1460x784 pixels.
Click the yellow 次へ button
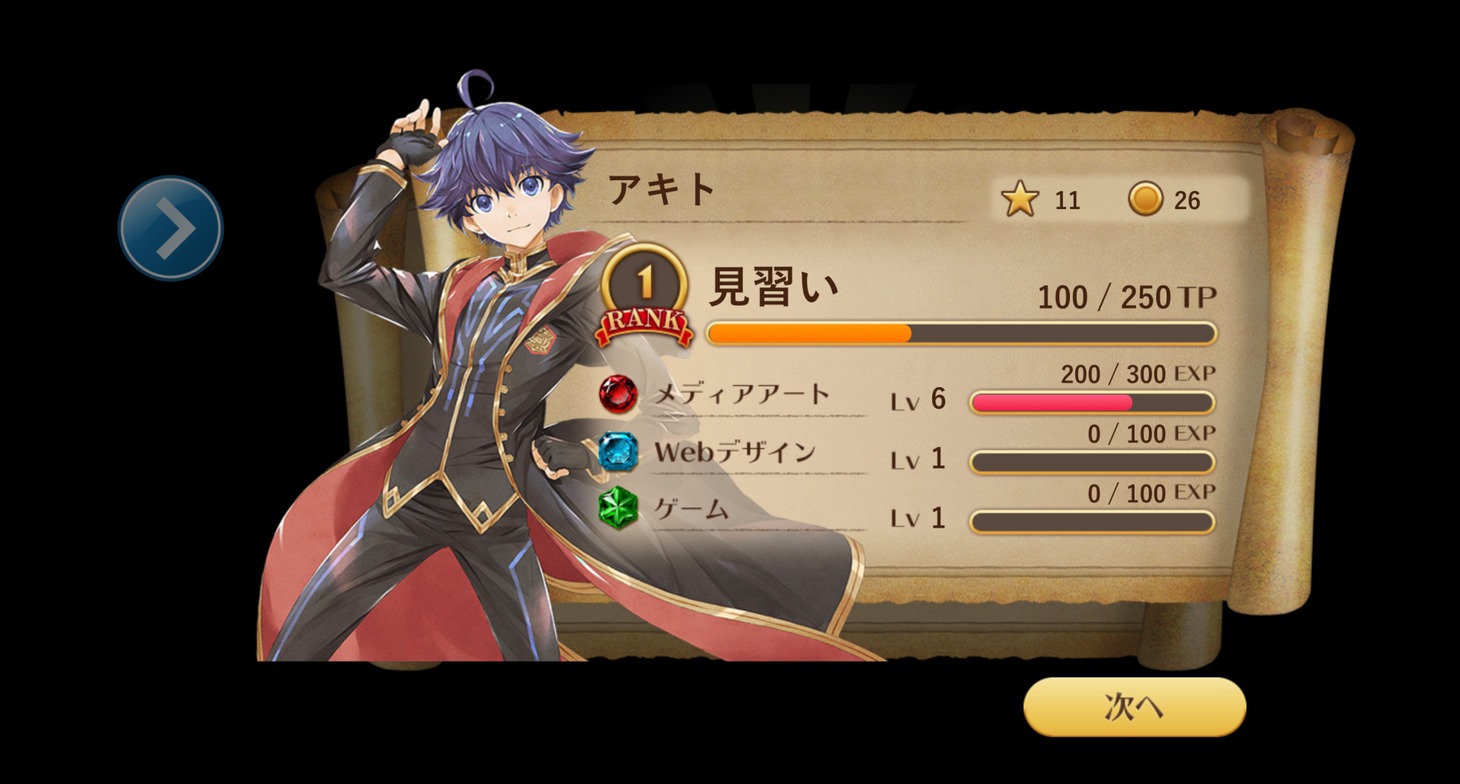point(1134,707)
